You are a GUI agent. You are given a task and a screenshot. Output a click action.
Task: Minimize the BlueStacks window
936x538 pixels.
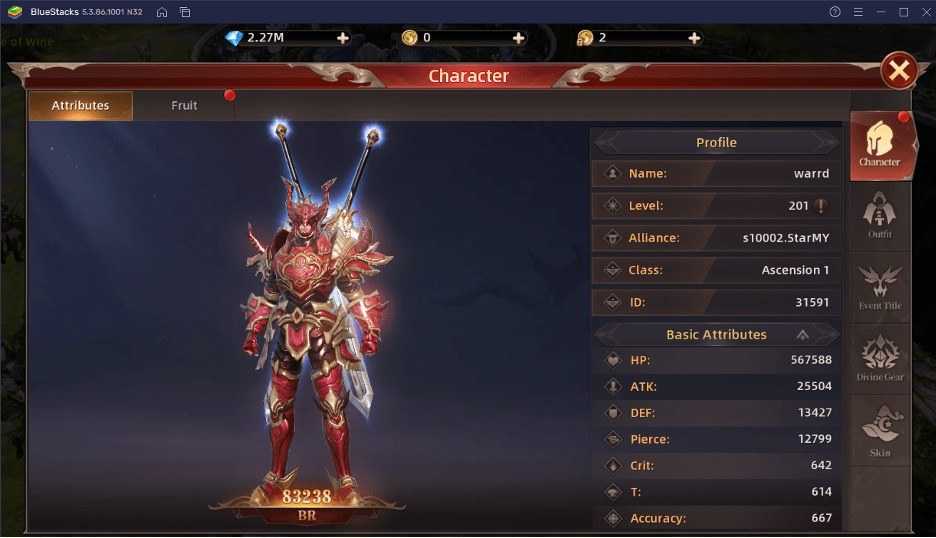click(881, 12)
